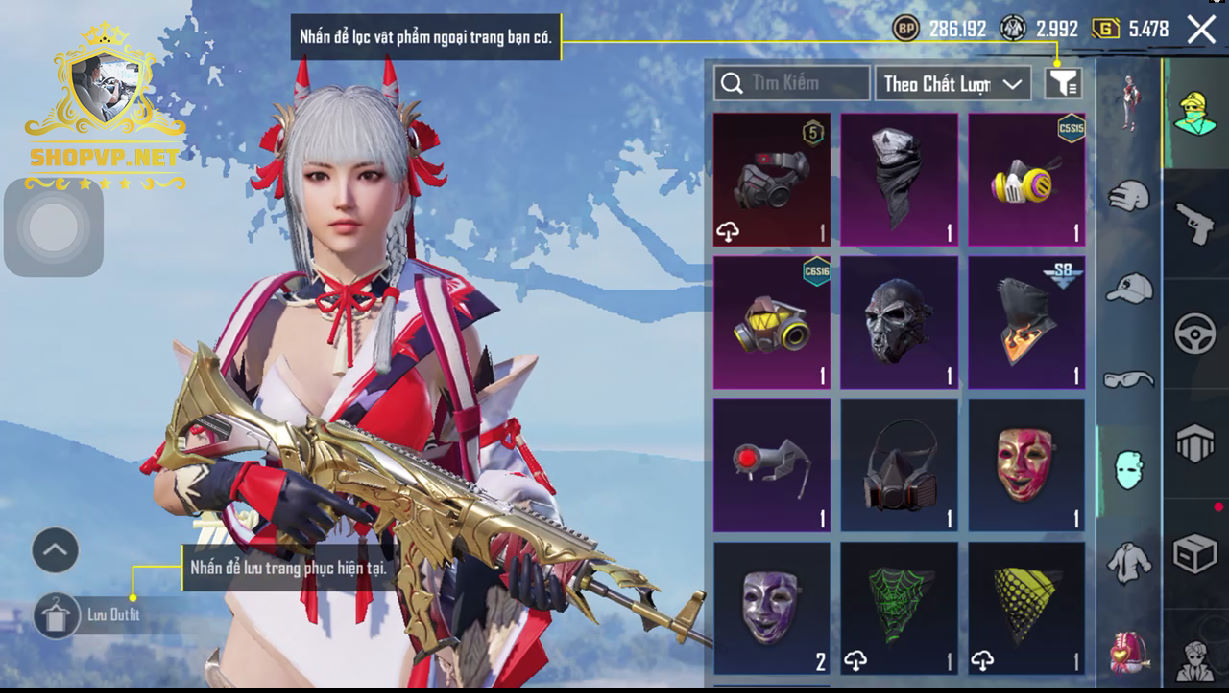Toggle the owned-items filter funnel icon
This screenshot has width=1229, height=693.
1063,84
